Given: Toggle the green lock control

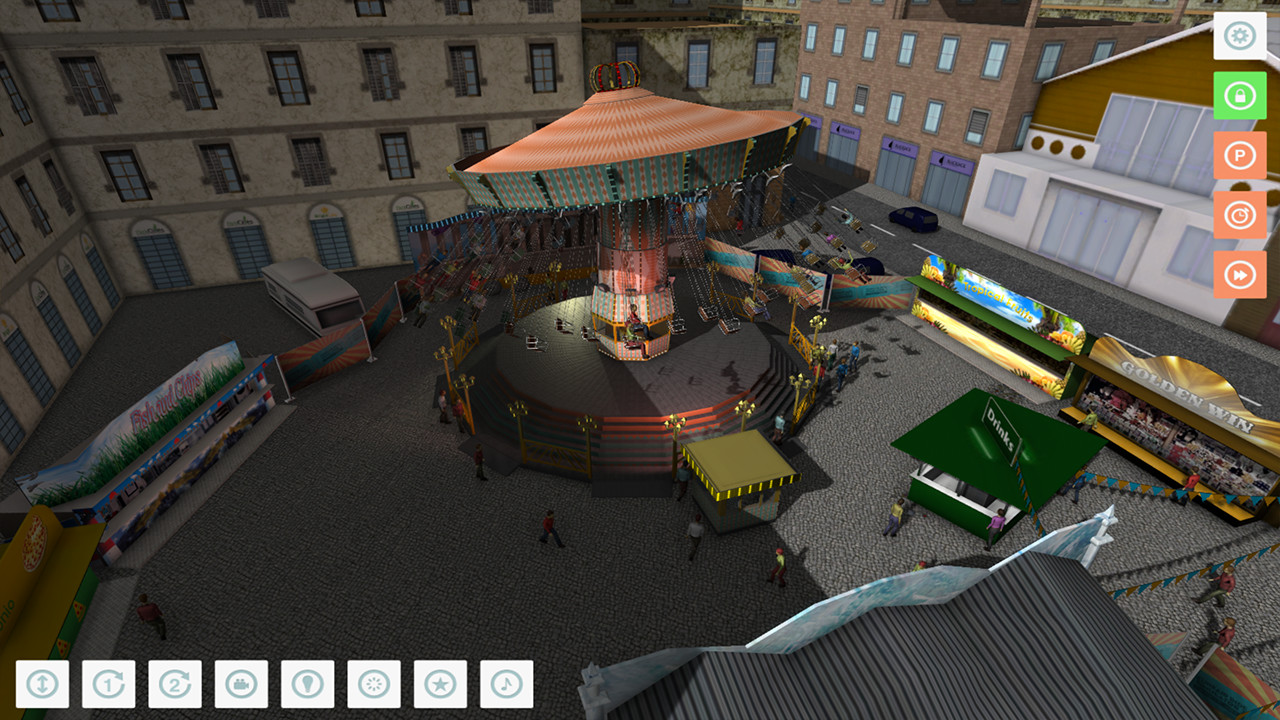Looking at the screenshot, I should coord(1239,96).
